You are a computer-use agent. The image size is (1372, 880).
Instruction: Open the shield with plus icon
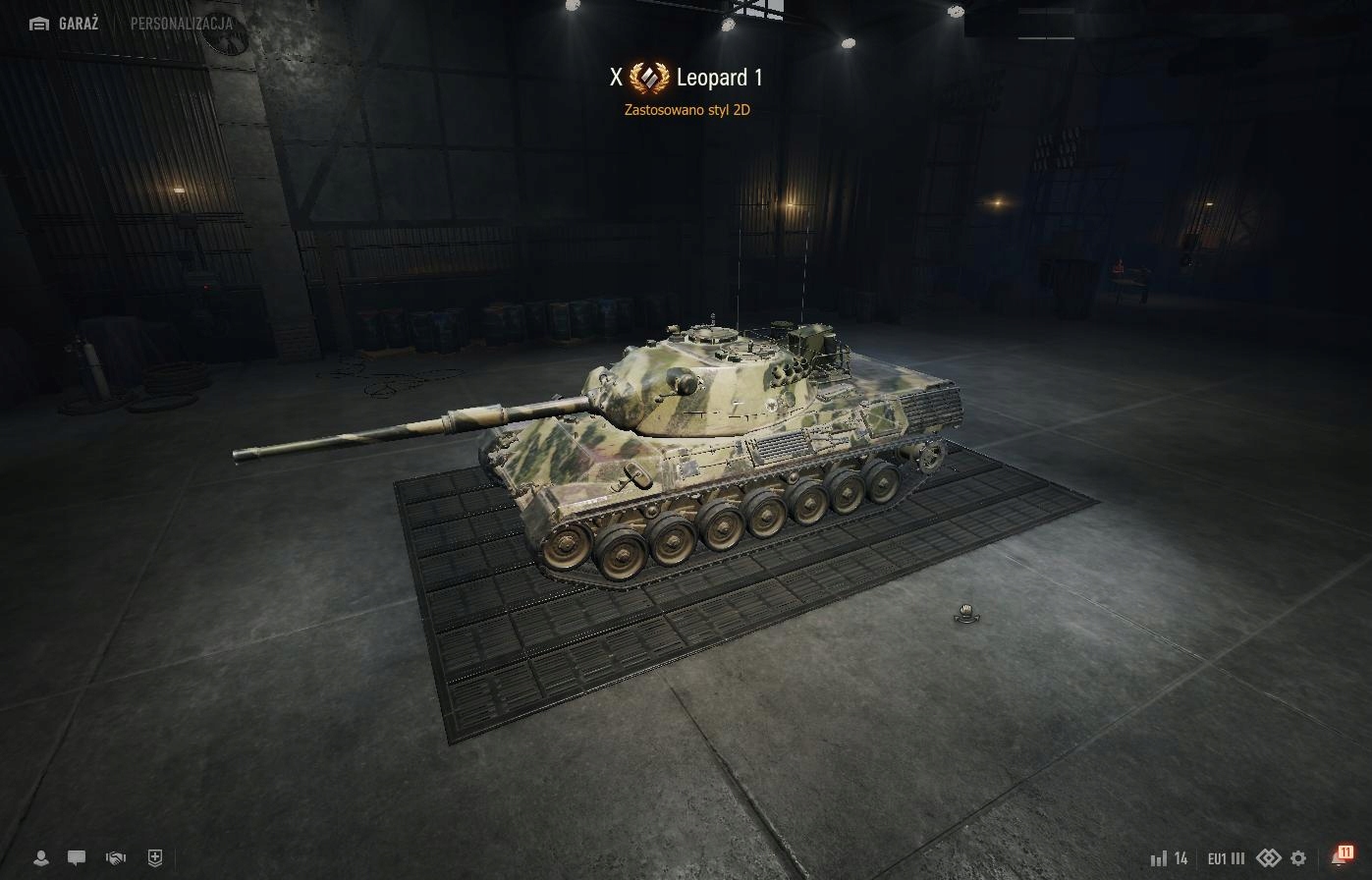(x=154, y=857)
